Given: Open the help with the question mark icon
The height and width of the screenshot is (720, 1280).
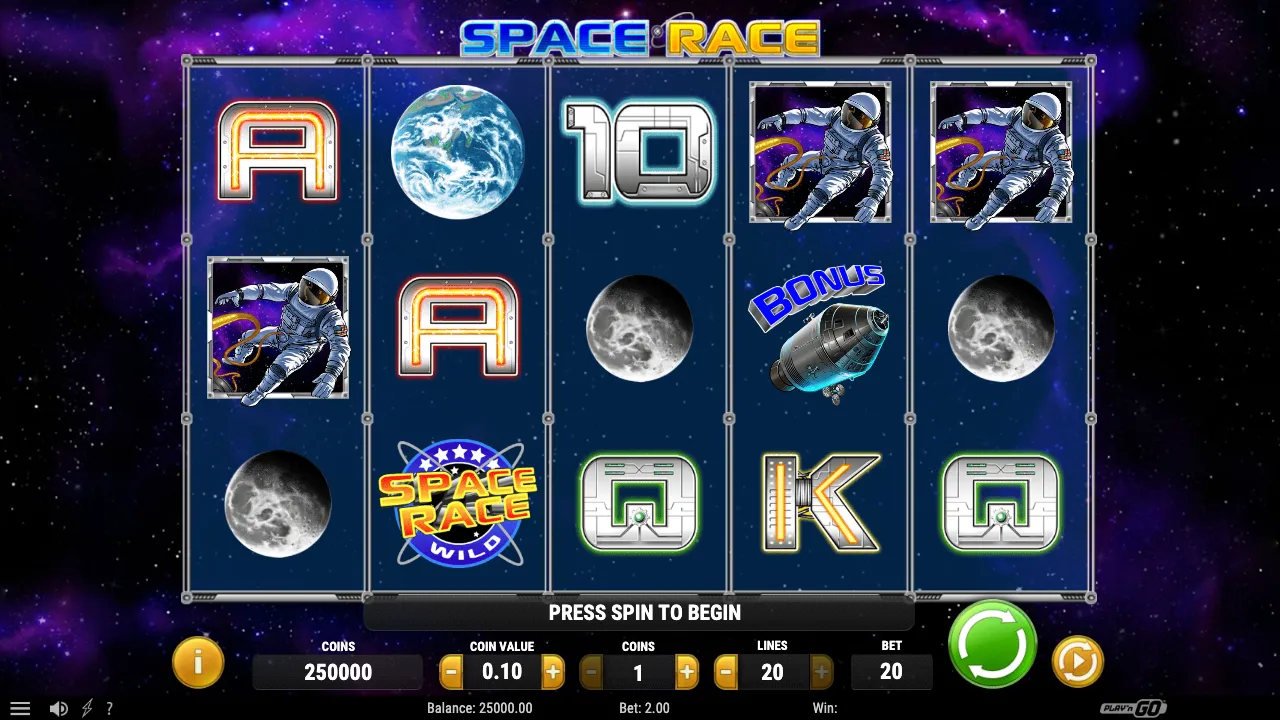Looking at the screenshot, I should click(111, 707).
